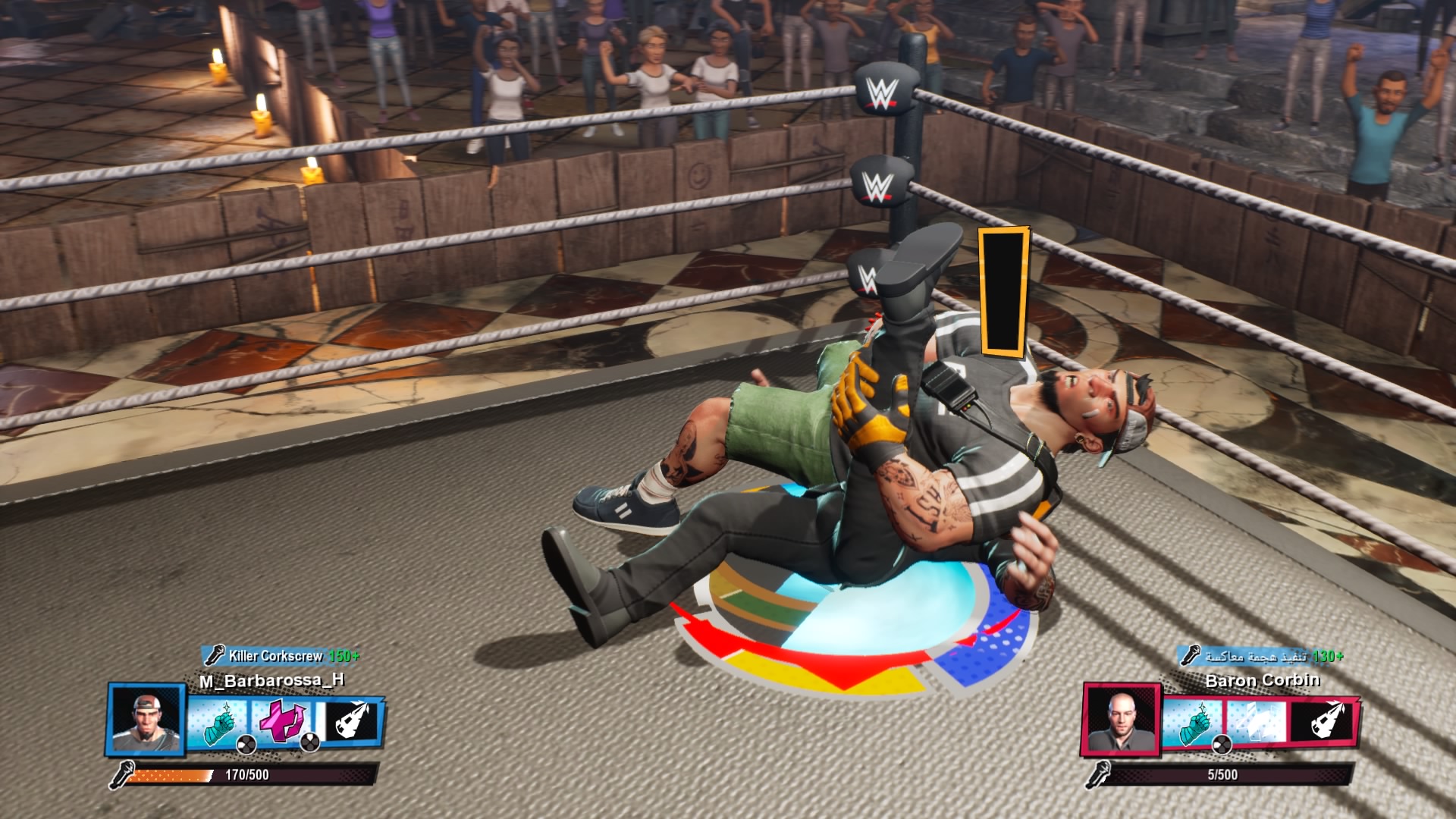Image resolution: width=1456 pixels, height=819 pixels.
Task: Select M_Barbarossa_H's player portrait
Action: [x=146, y=720]
